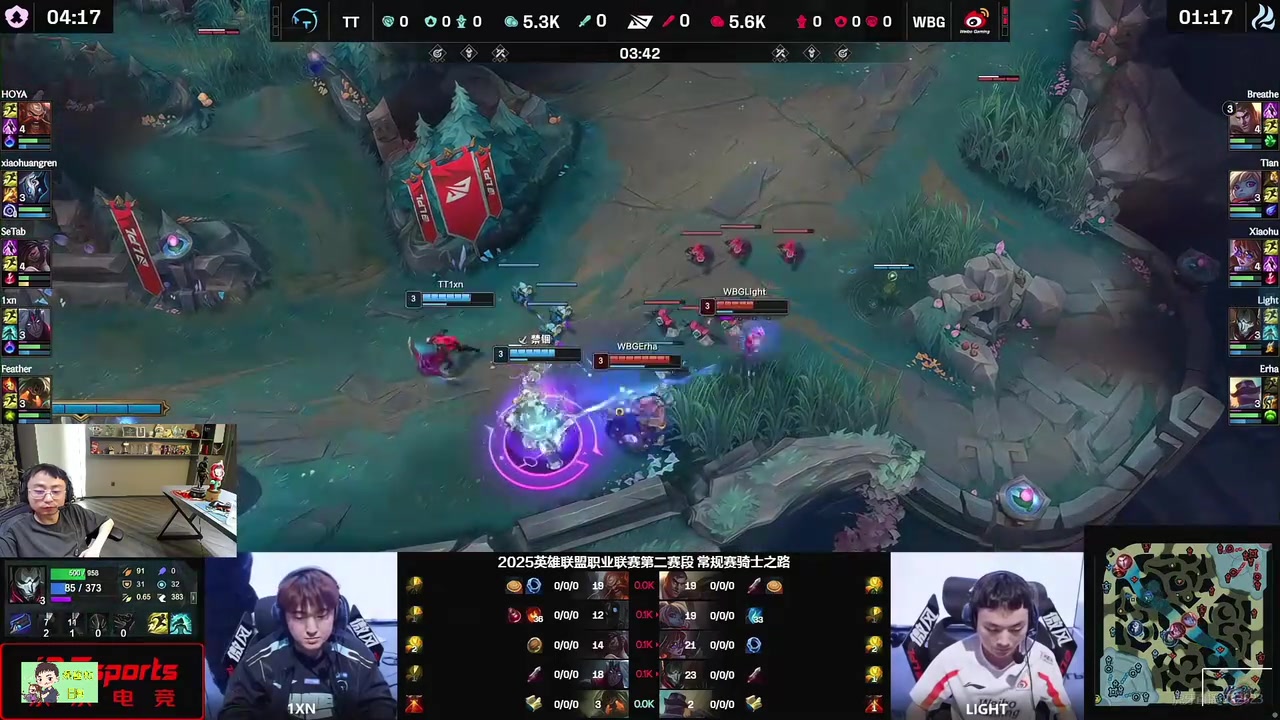The width and height of the screenshot is (1280, 720).
Task: Click Jhin's attack damage stat icon
Action: tap(125, 571)
